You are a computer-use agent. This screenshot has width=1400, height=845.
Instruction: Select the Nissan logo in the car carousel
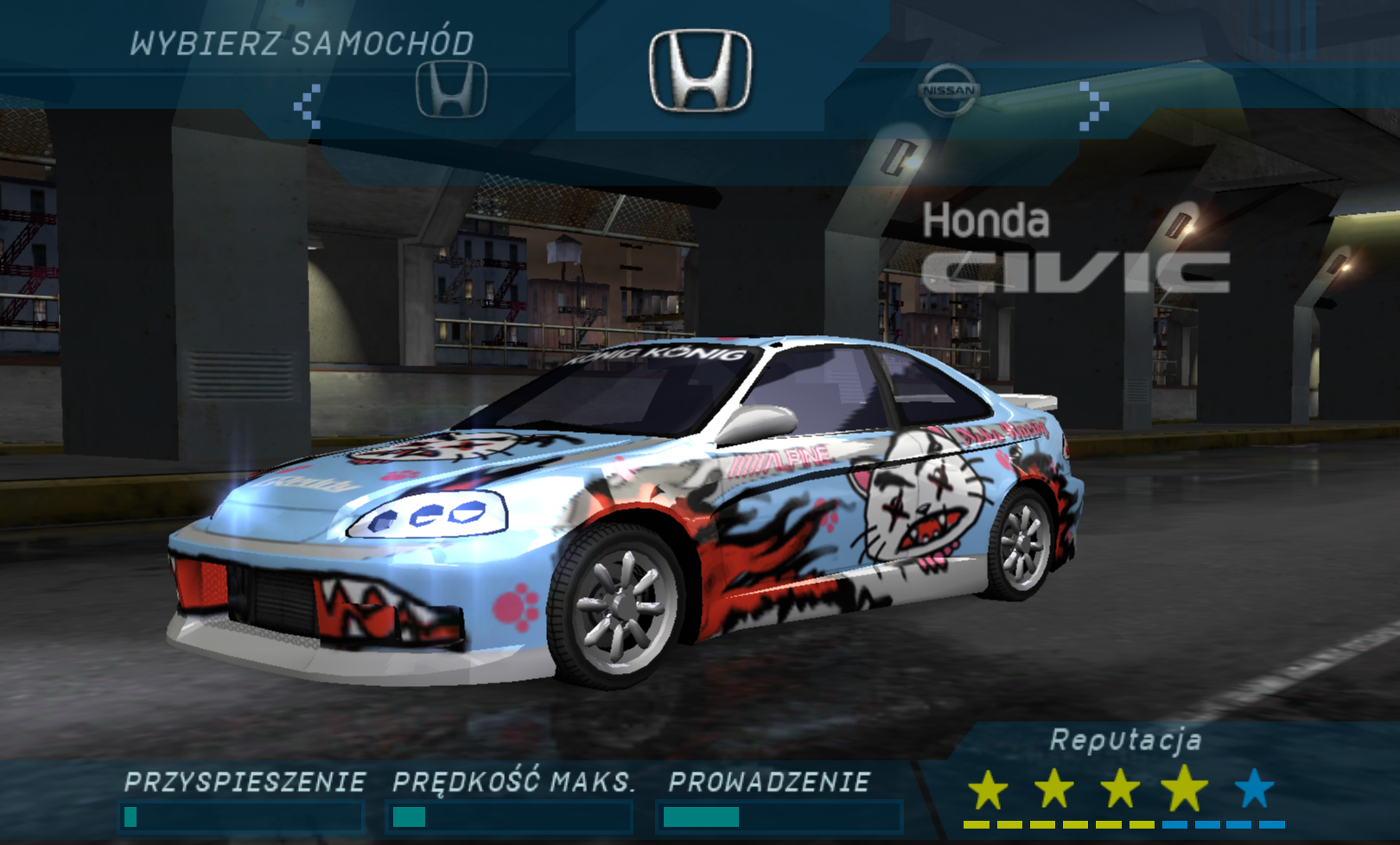click(949, 90)
